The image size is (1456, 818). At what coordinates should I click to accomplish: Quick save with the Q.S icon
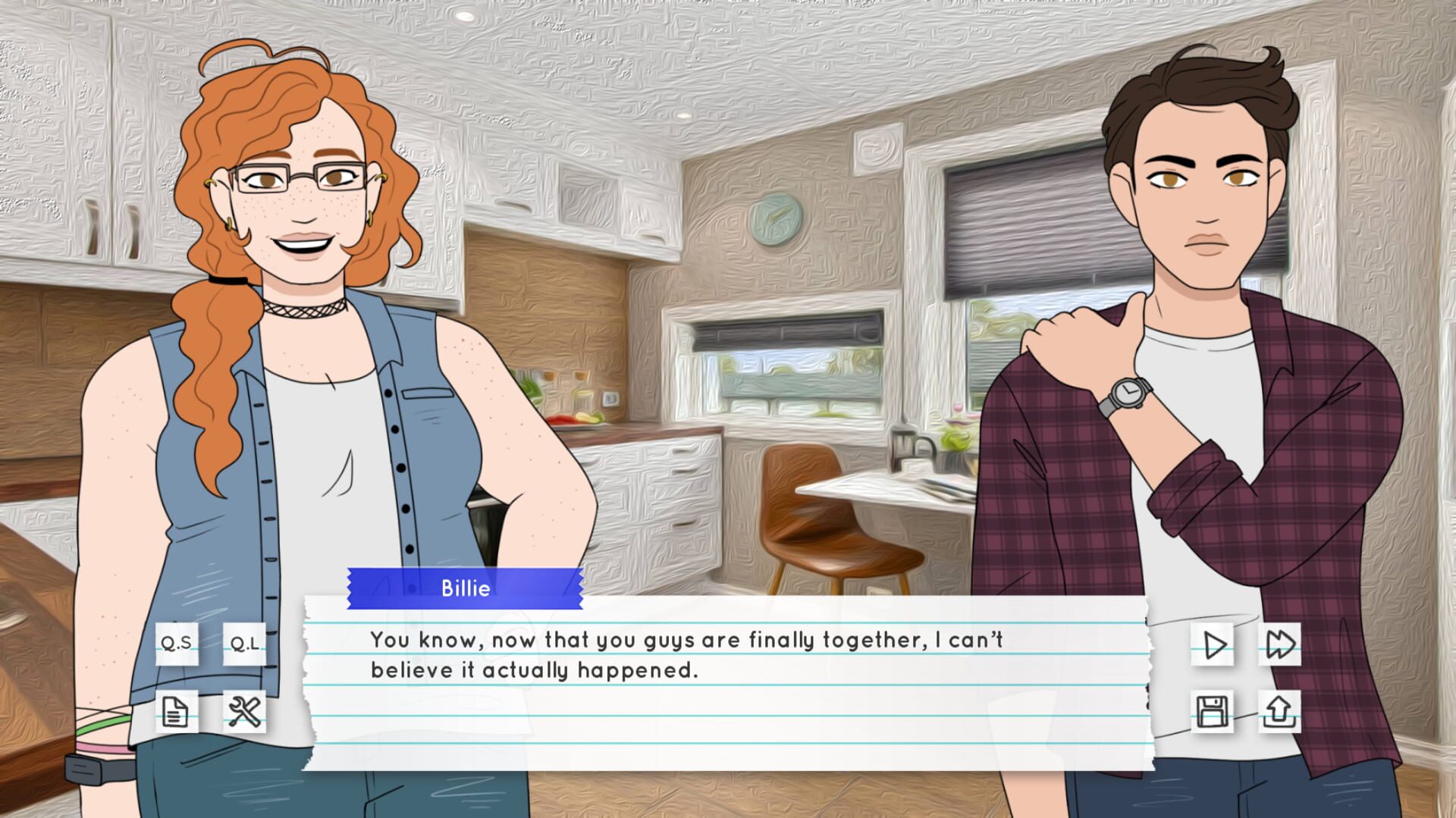tap(177, 646)
